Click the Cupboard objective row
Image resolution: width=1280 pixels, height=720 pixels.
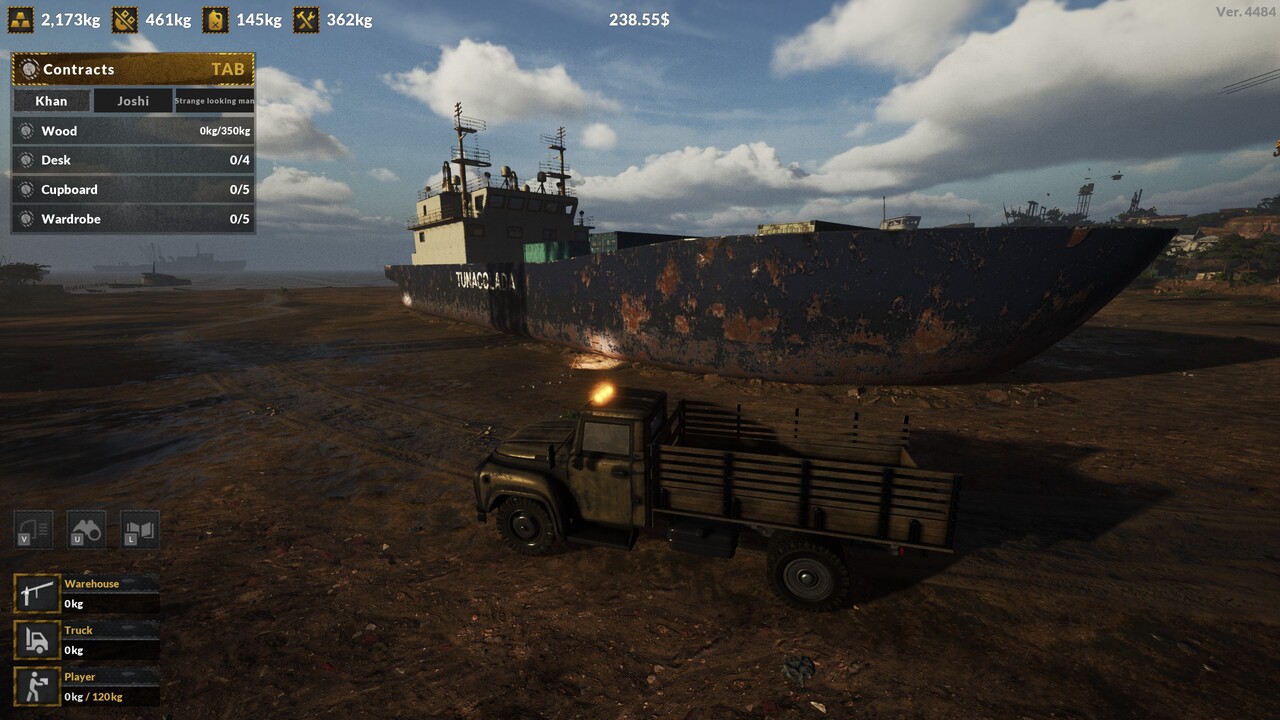click(133, 190)
